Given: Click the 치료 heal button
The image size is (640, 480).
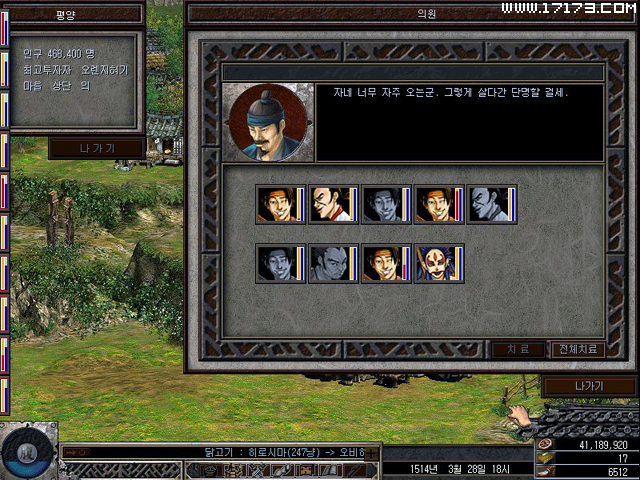Looking at the screenshot, I should click(x=518, y=350).
